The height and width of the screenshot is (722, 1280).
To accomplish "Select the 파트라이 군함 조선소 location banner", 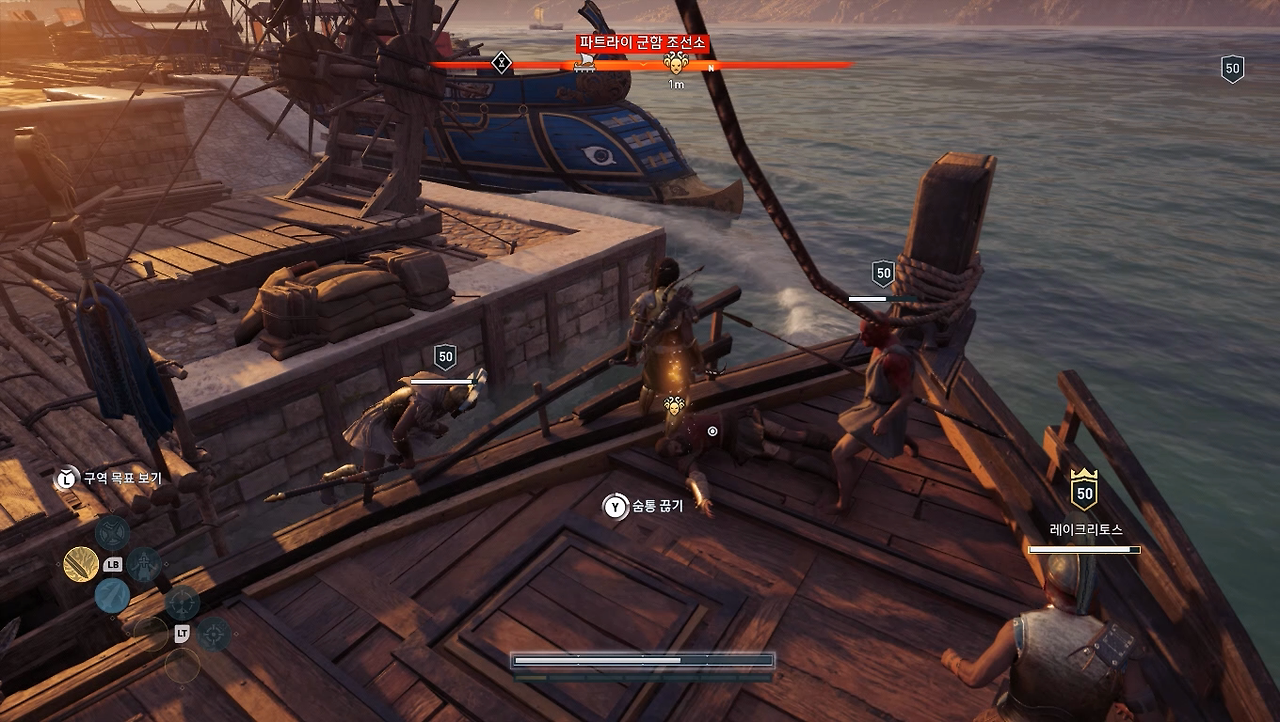I will click(x=641, y=43).
